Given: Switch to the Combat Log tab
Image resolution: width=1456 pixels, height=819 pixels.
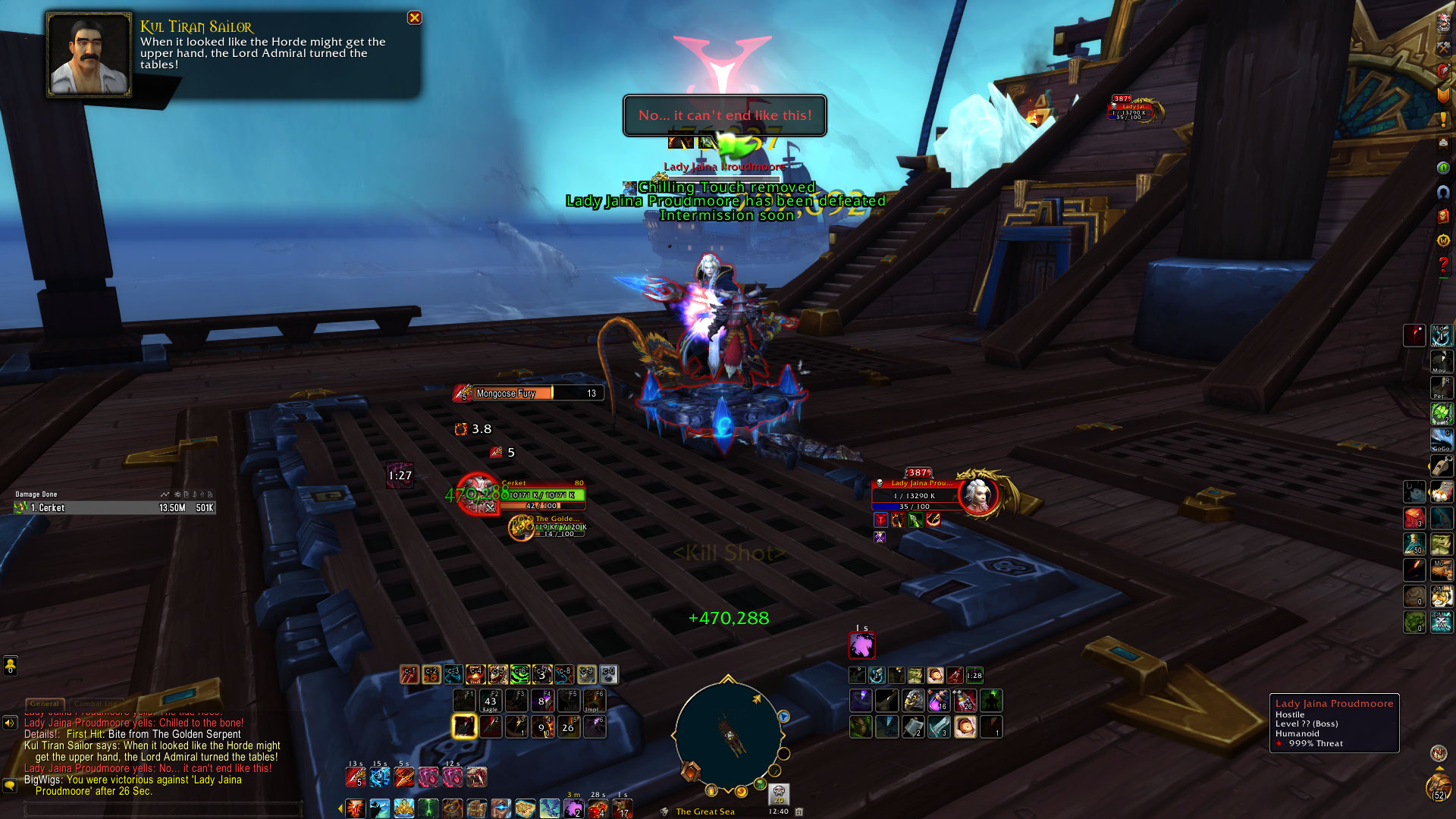Looking at the screenshot, I should [96, 704].
